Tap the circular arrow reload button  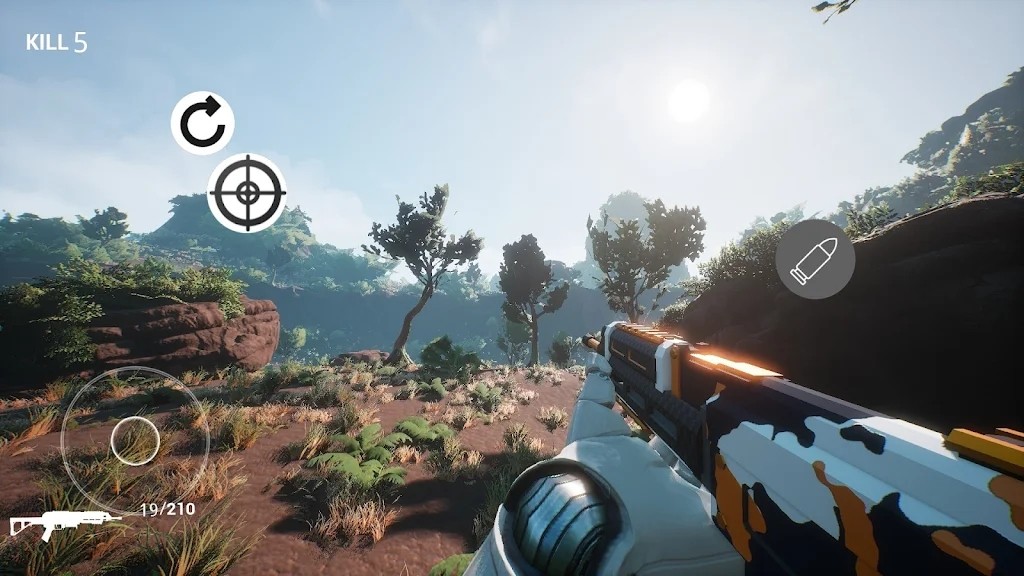coord(202,123)
